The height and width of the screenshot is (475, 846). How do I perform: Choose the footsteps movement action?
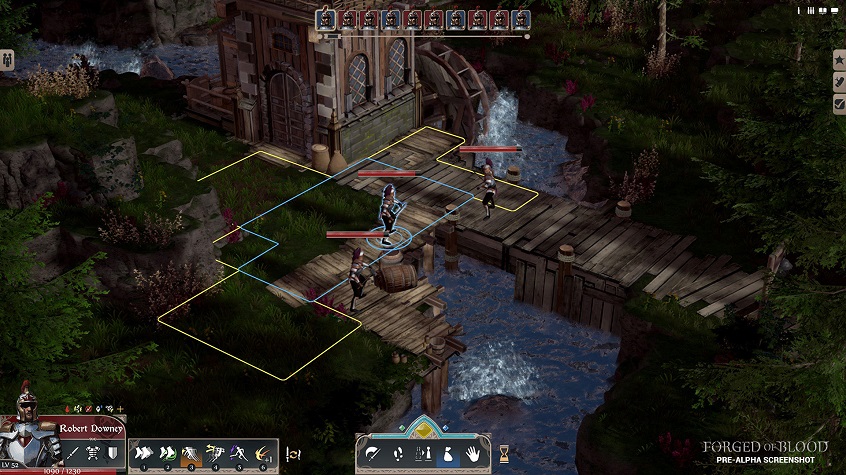(x=398, y=454)
